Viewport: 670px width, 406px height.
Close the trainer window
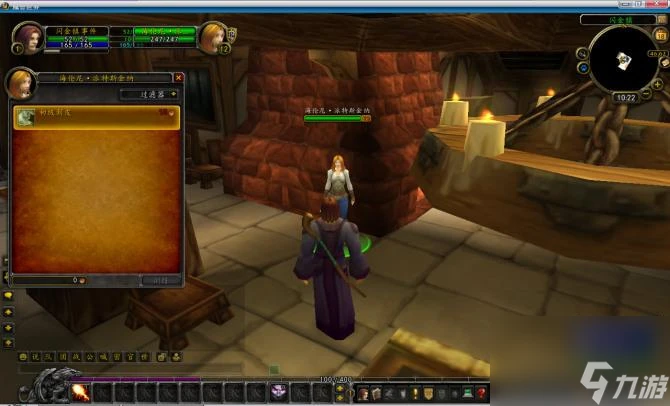point(179,77)
